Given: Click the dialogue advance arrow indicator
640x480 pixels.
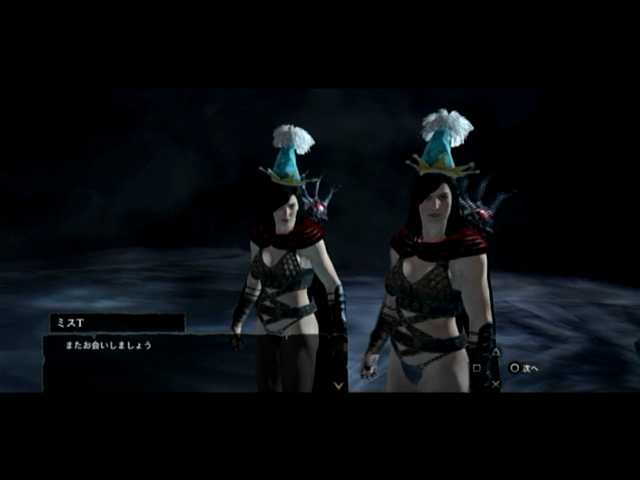Looking at the screenshot, I should tap(338, 384).
